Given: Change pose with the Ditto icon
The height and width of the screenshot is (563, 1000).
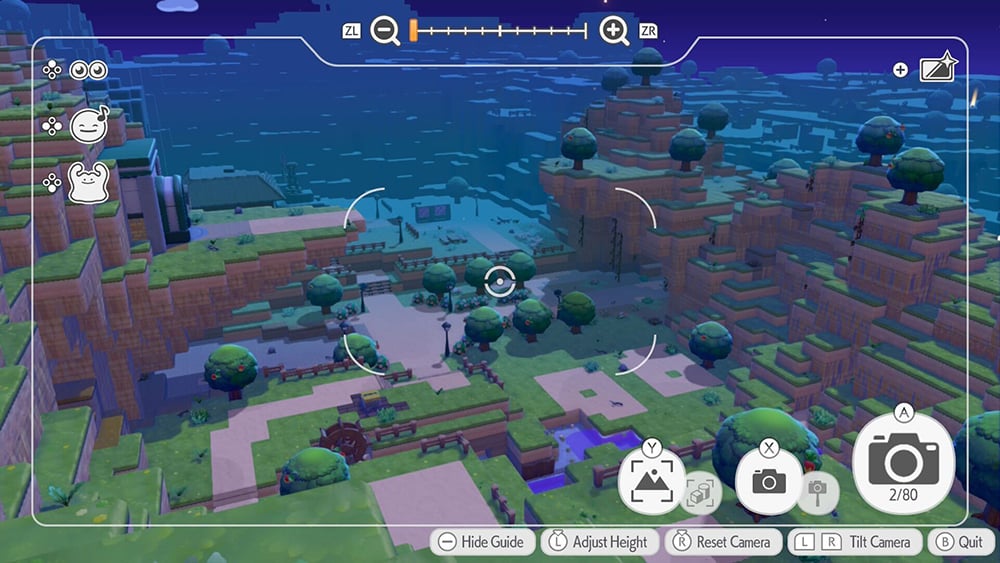Looking at the screenshot, I should click(87, 183).
